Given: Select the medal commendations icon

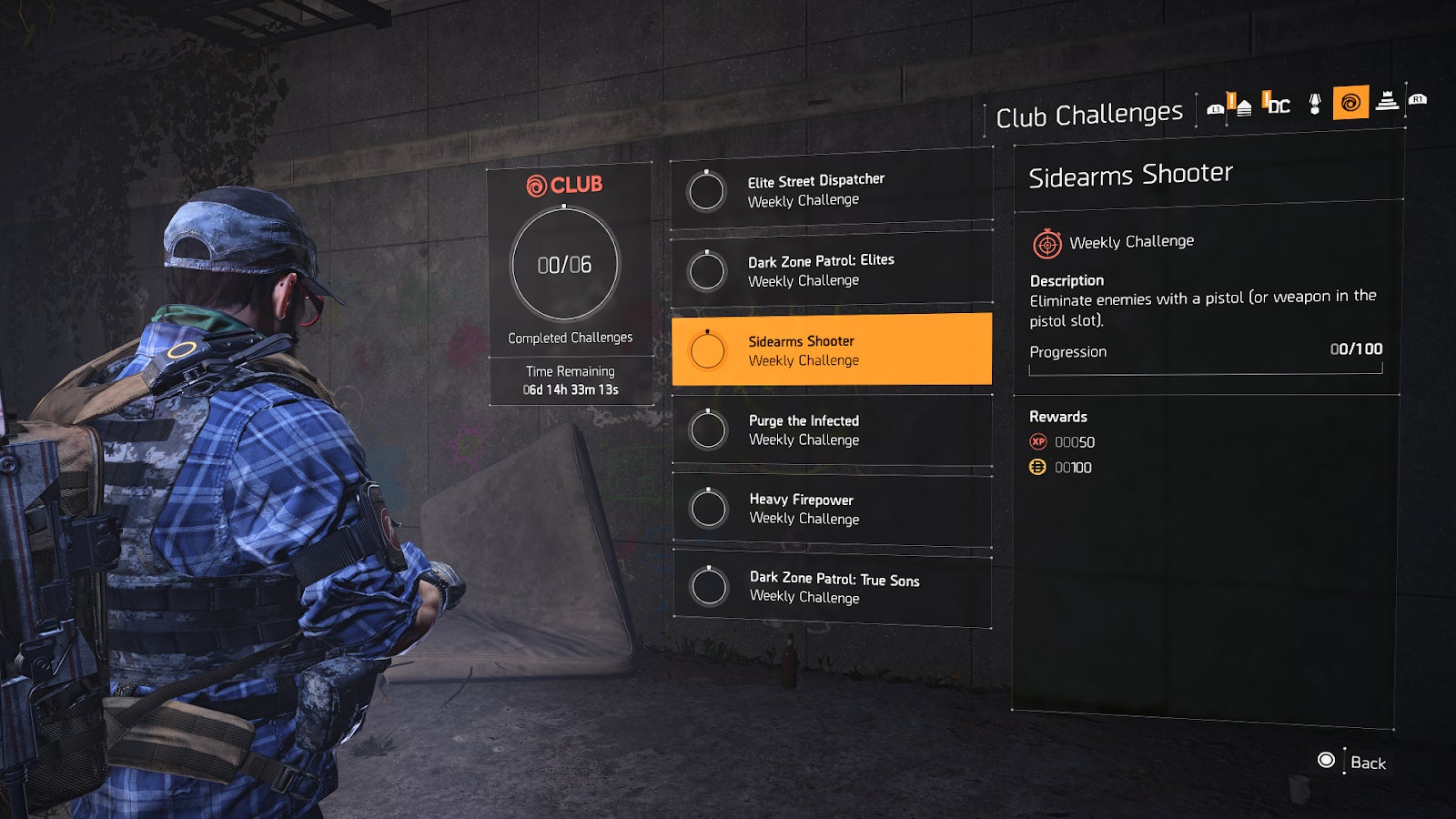Looking at the screenshot, I should coord(1314,105).
